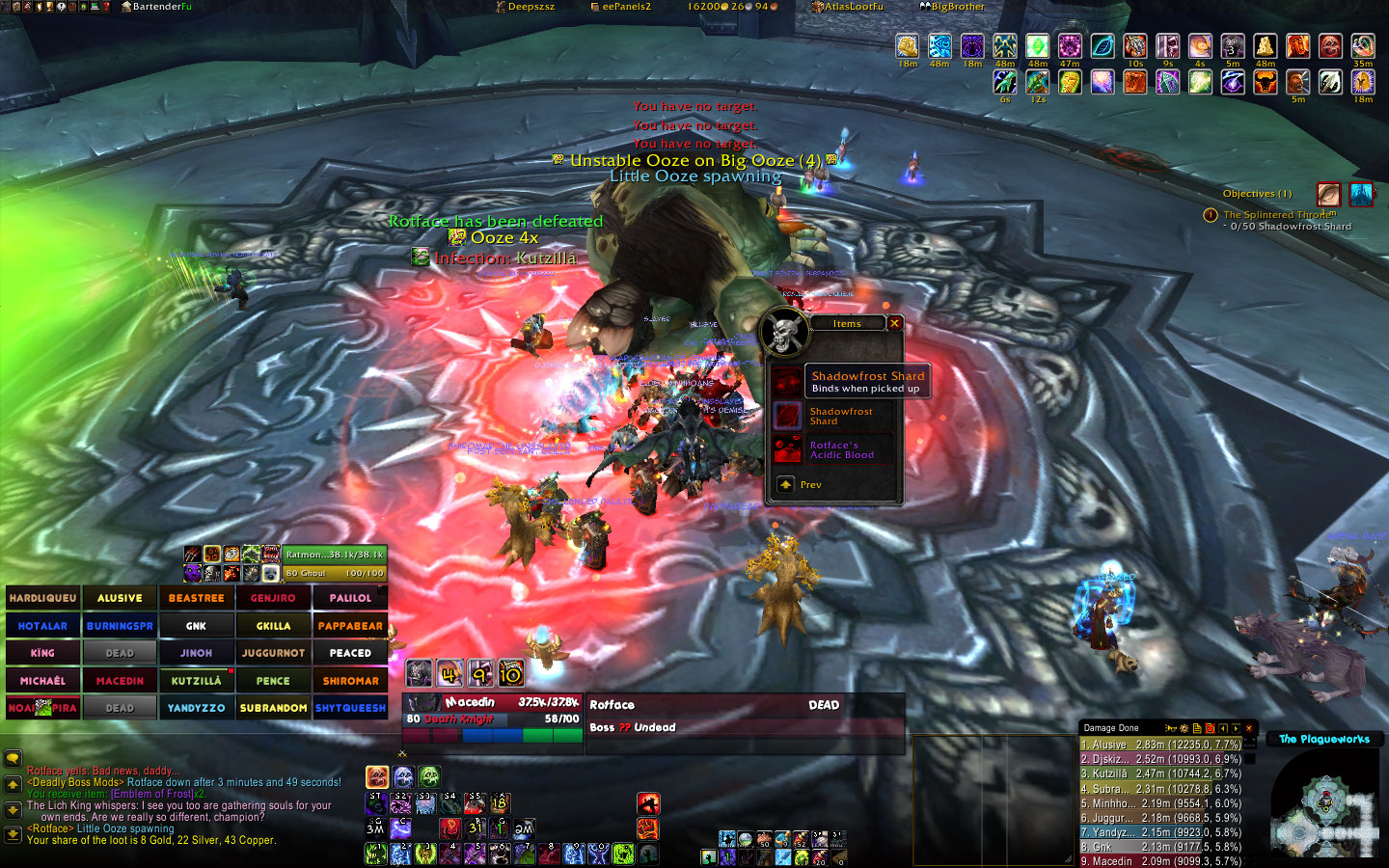The image size is (1389, 868).
Task: Select the Macedin player unit frame
Action: click(492, 712)
